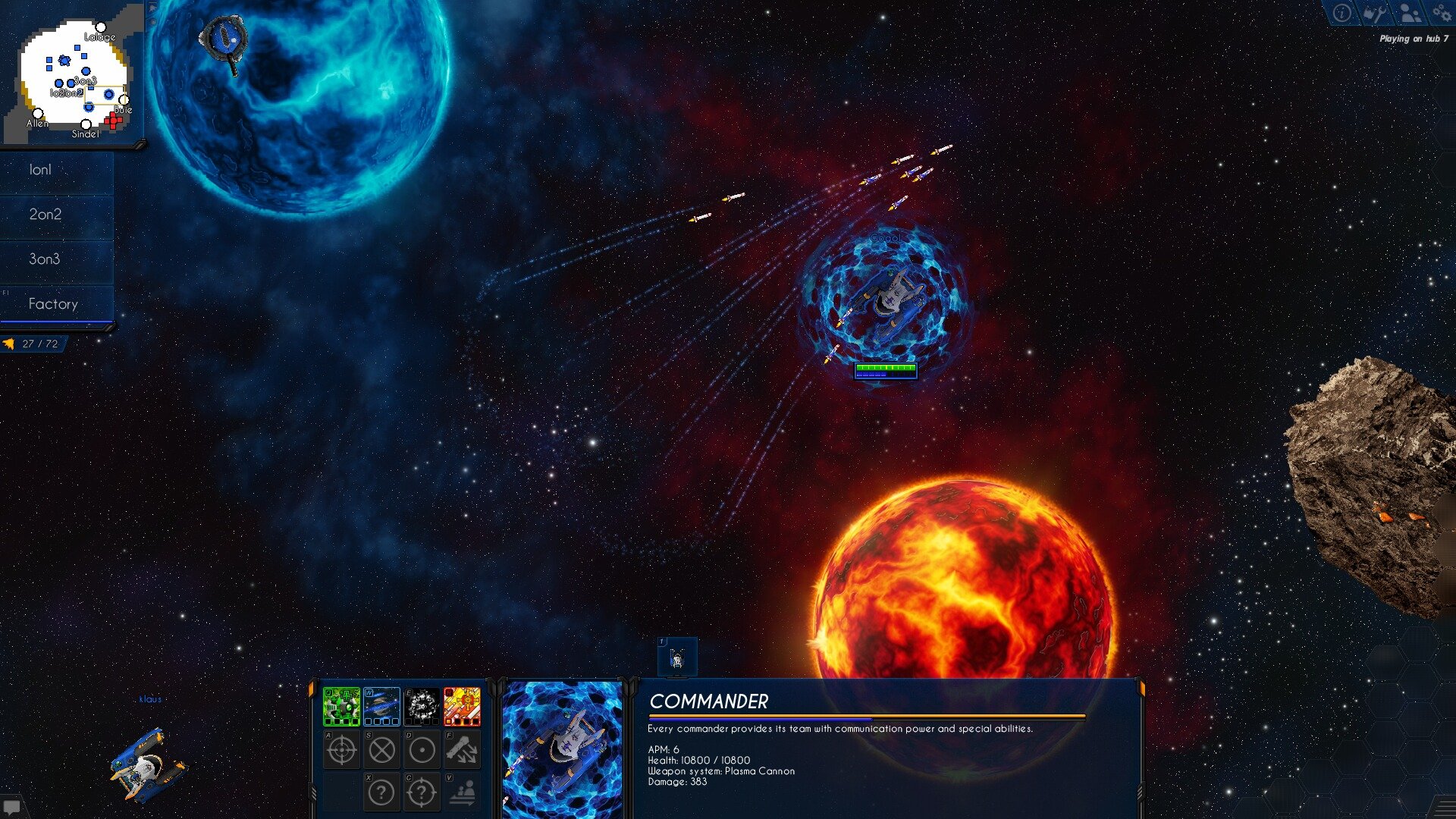This screenshot has height=819, width=1456.
Task: Open the players list at top right
Action: coord(1408,13)
